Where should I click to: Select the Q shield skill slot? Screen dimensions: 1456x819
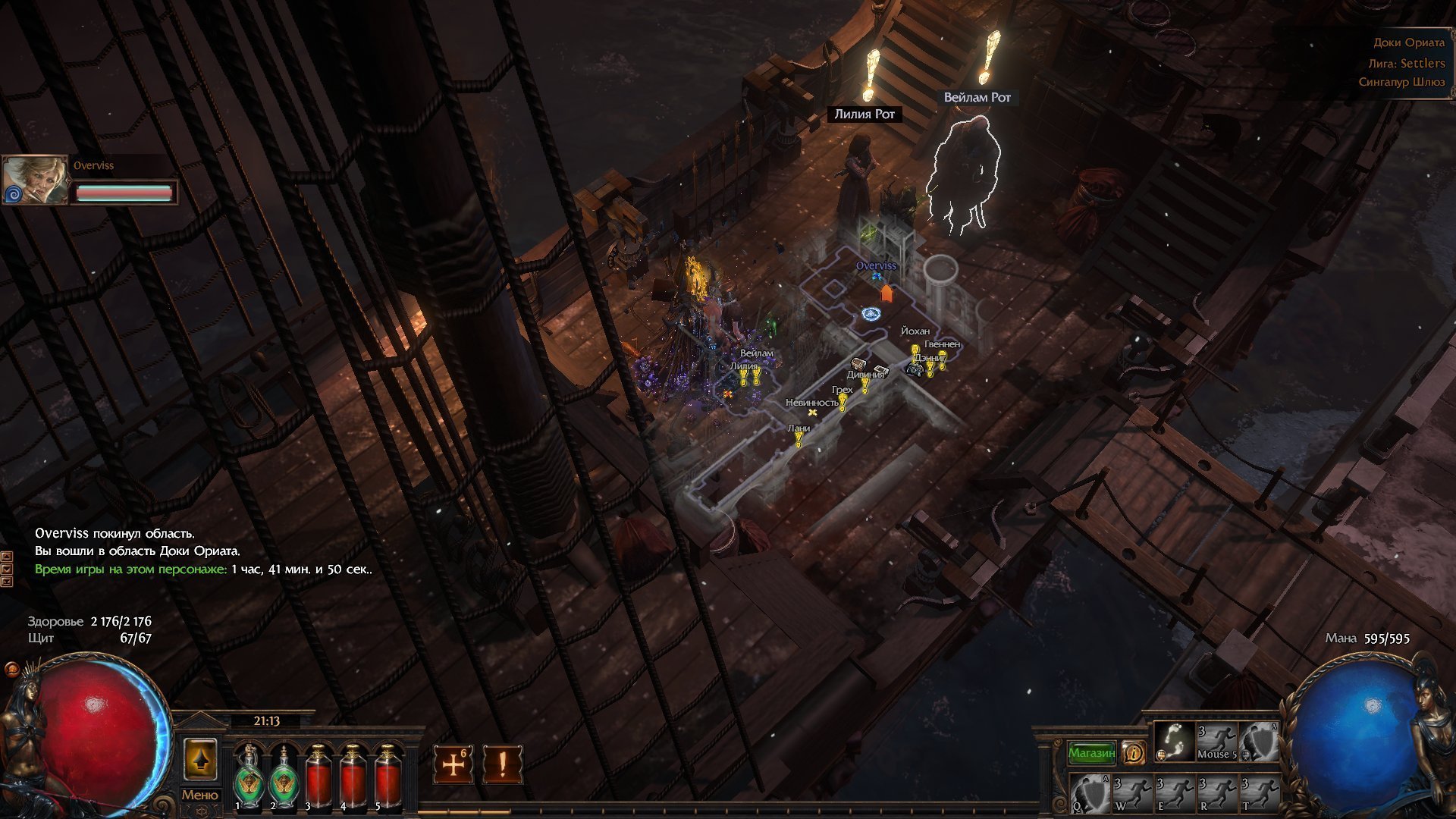coord(1090,793)
